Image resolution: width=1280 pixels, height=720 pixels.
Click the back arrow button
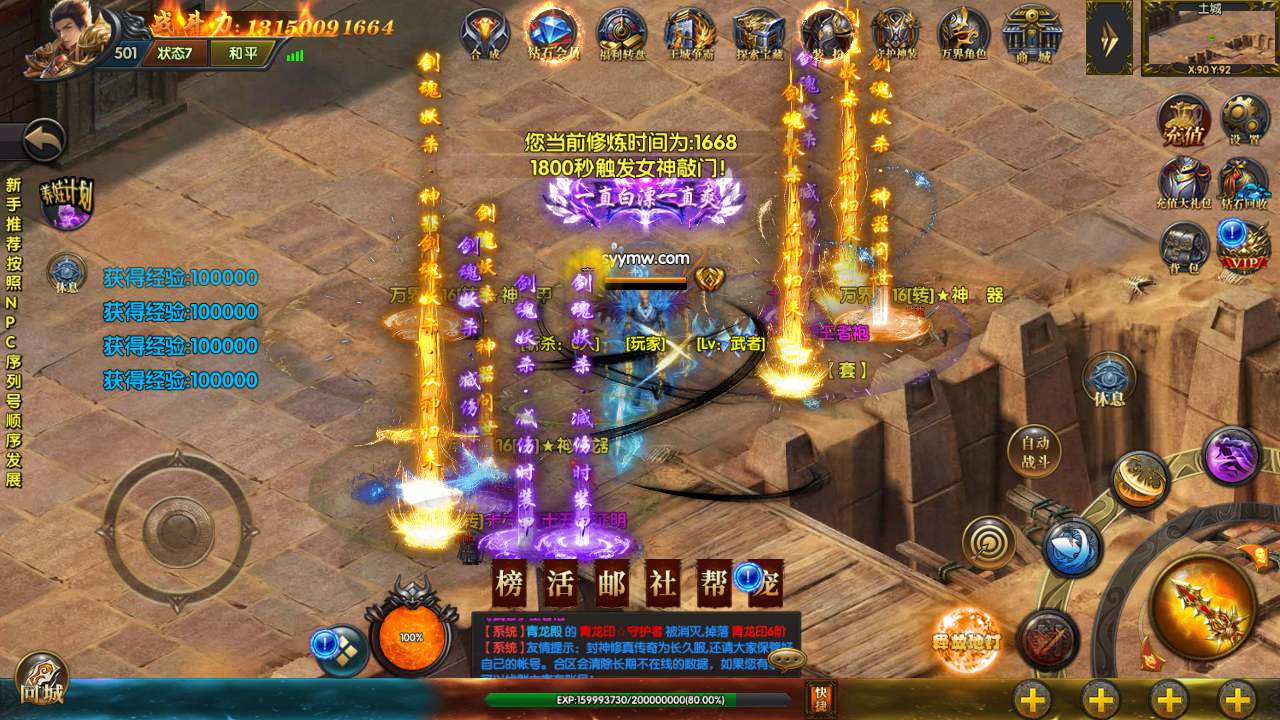pyautogui.click(x=42, y=141)
